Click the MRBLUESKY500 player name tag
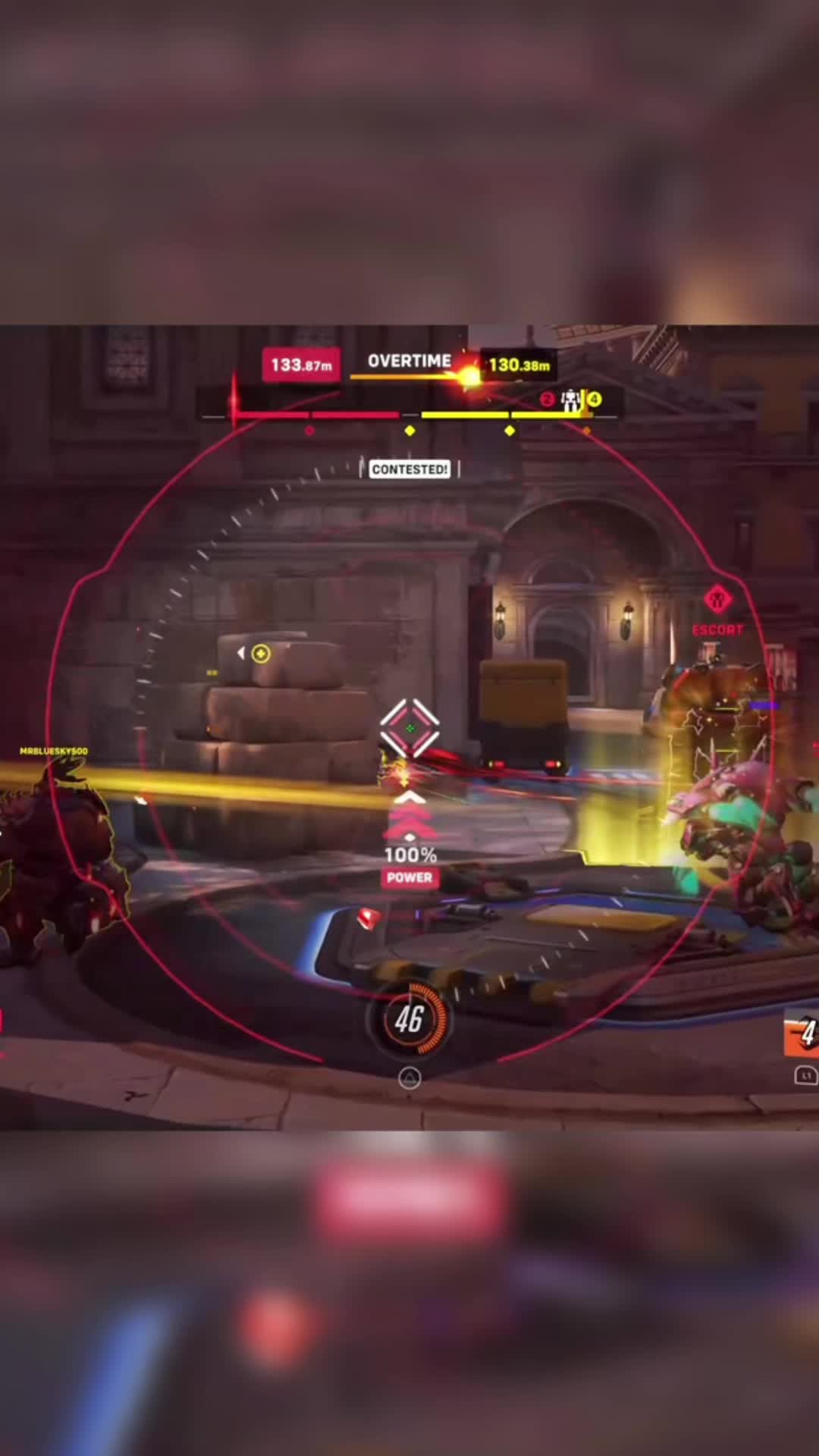 pos(54,751)
